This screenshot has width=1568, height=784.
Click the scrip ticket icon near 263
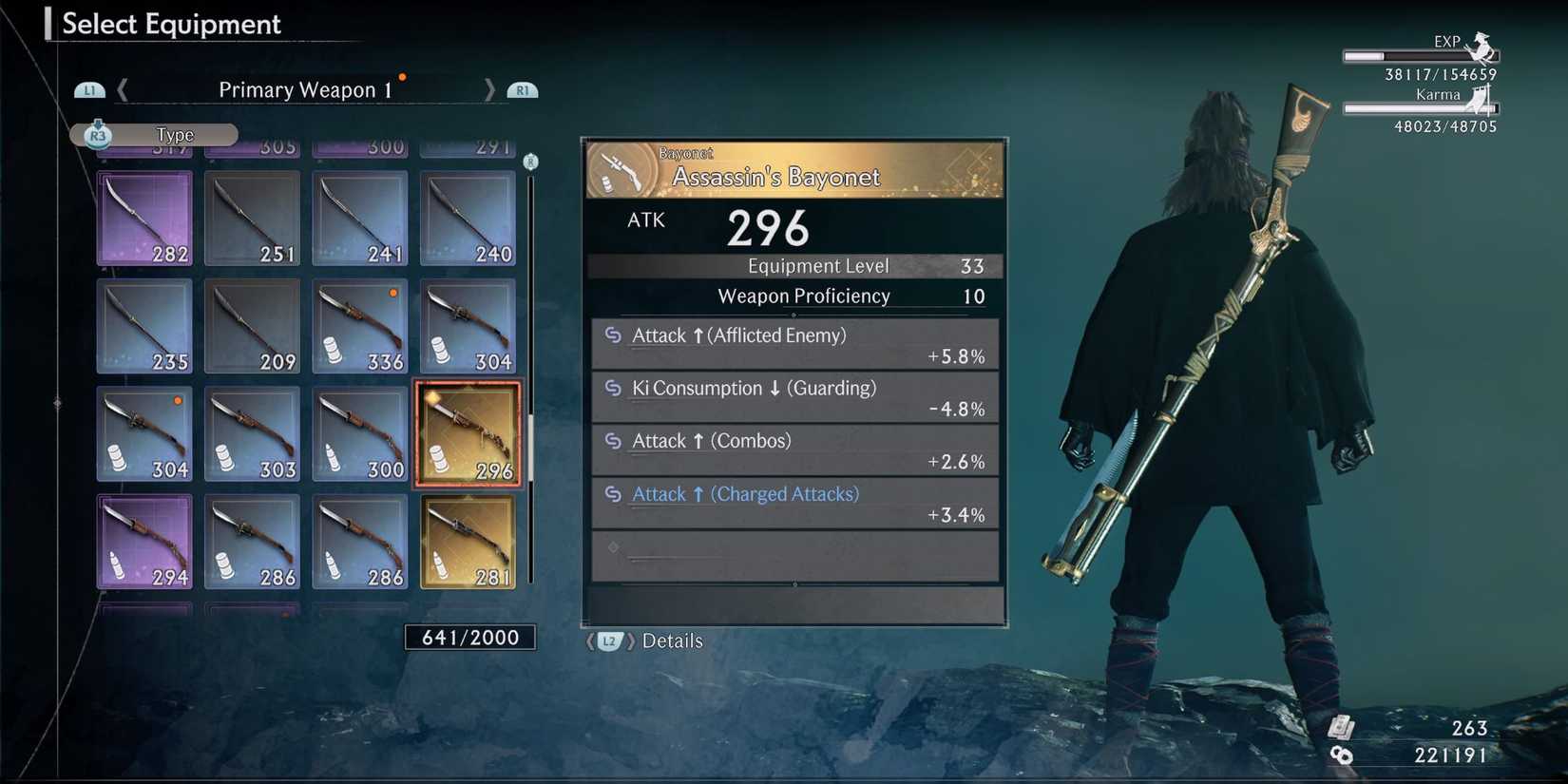click(x=1341, y=729)
